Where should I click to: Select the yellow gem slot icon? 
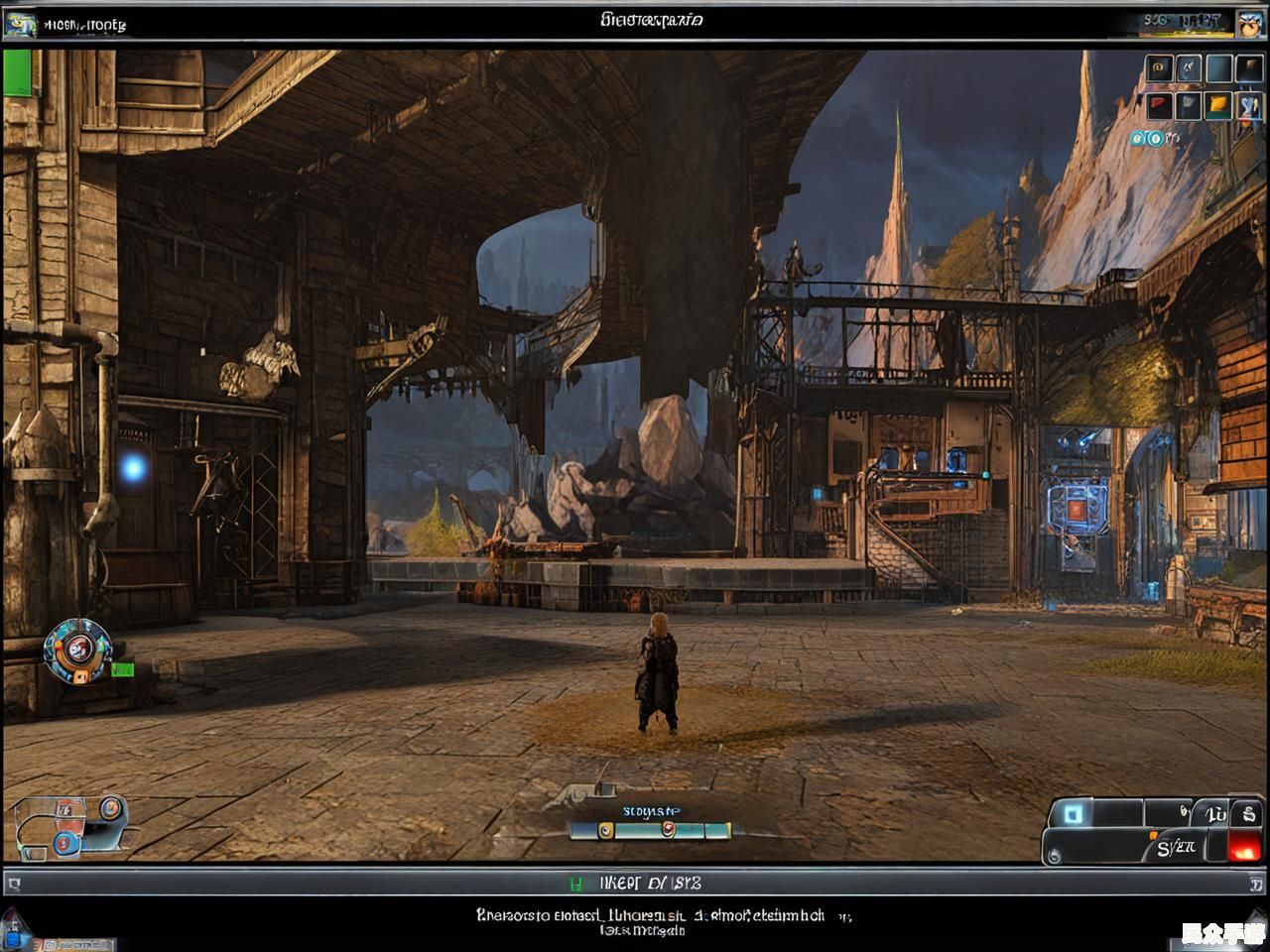[x=1219, y=105]
